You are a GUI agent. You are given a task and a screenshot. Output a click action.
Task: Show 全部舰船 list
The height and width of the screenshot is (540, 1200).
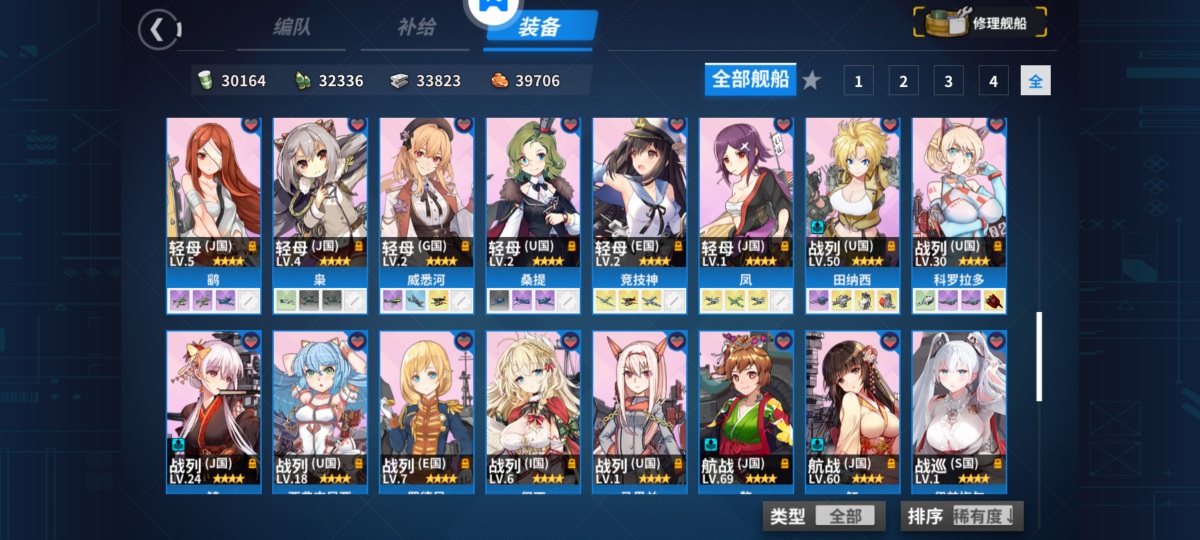coord(750,80)
